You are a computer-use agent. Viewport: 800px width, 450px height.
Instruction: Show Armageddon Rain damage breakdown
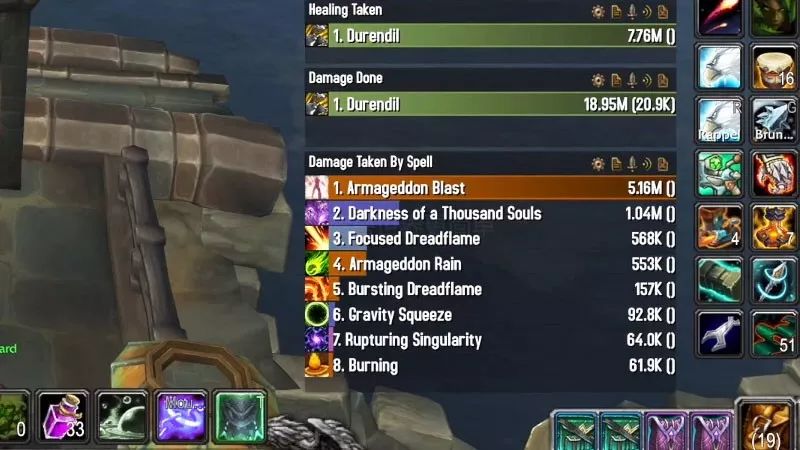(x=490, y=264)
